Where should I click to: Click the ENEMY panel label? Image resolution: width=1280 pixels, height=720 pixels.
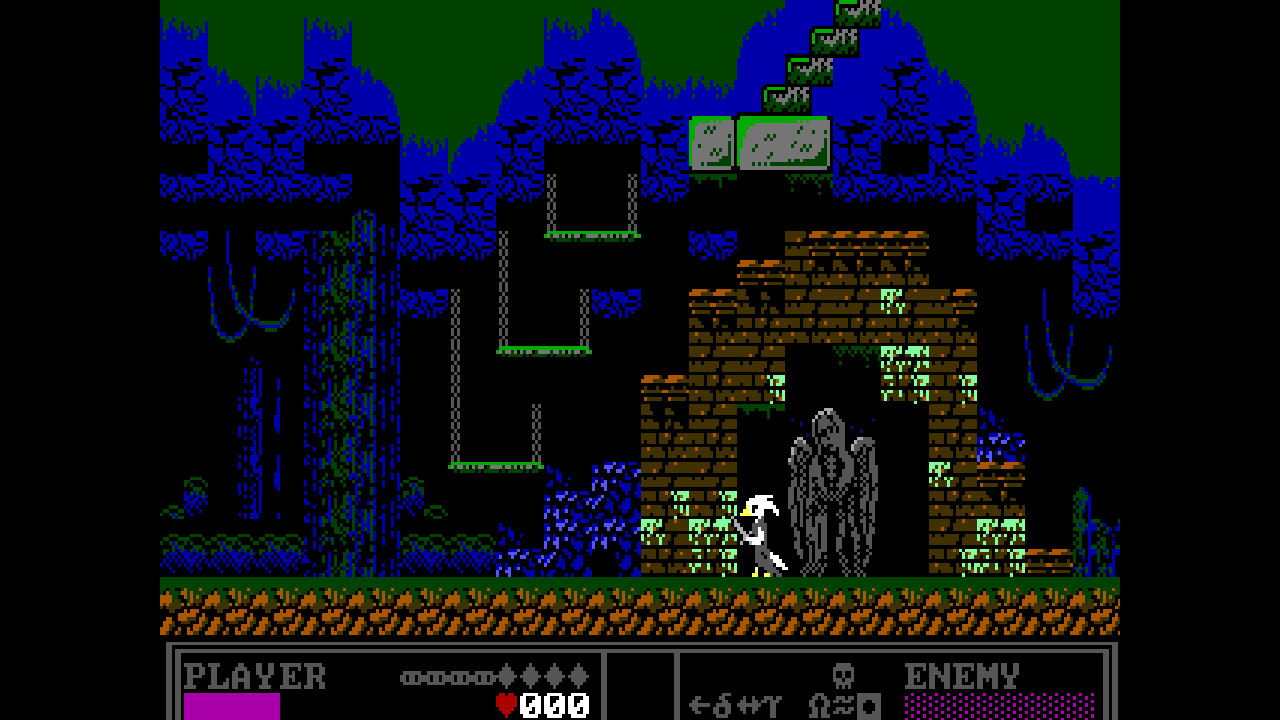[x=962, y=677]
